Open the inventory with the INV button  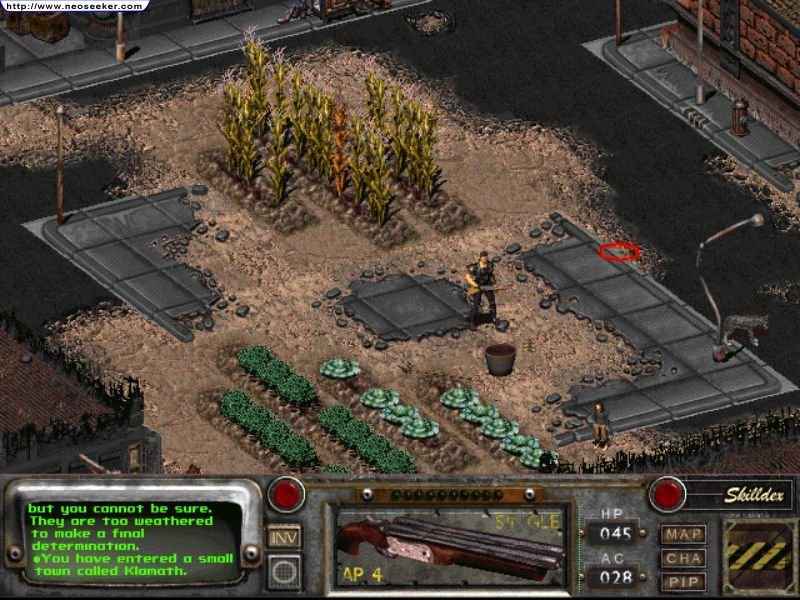[x=285, y=537]
